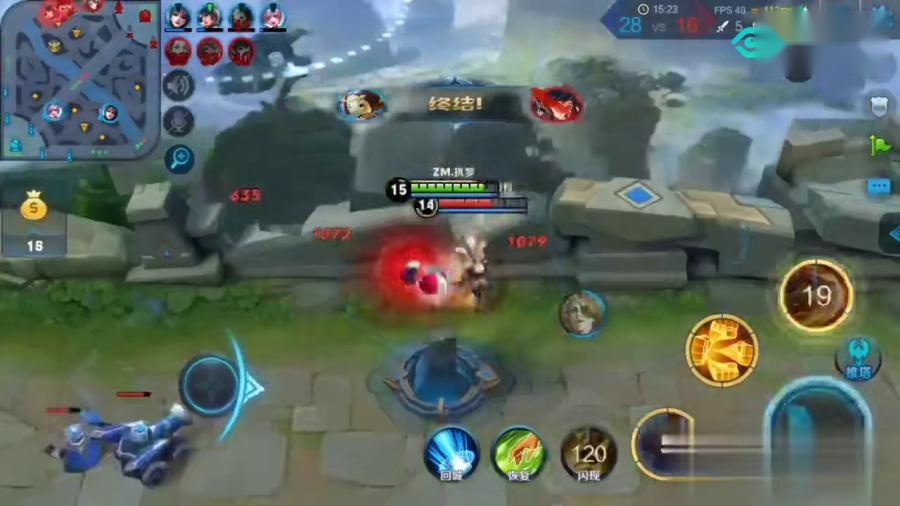Tap the magnifying glass view button
Viewport: 900px width, 506px height.
179,159
